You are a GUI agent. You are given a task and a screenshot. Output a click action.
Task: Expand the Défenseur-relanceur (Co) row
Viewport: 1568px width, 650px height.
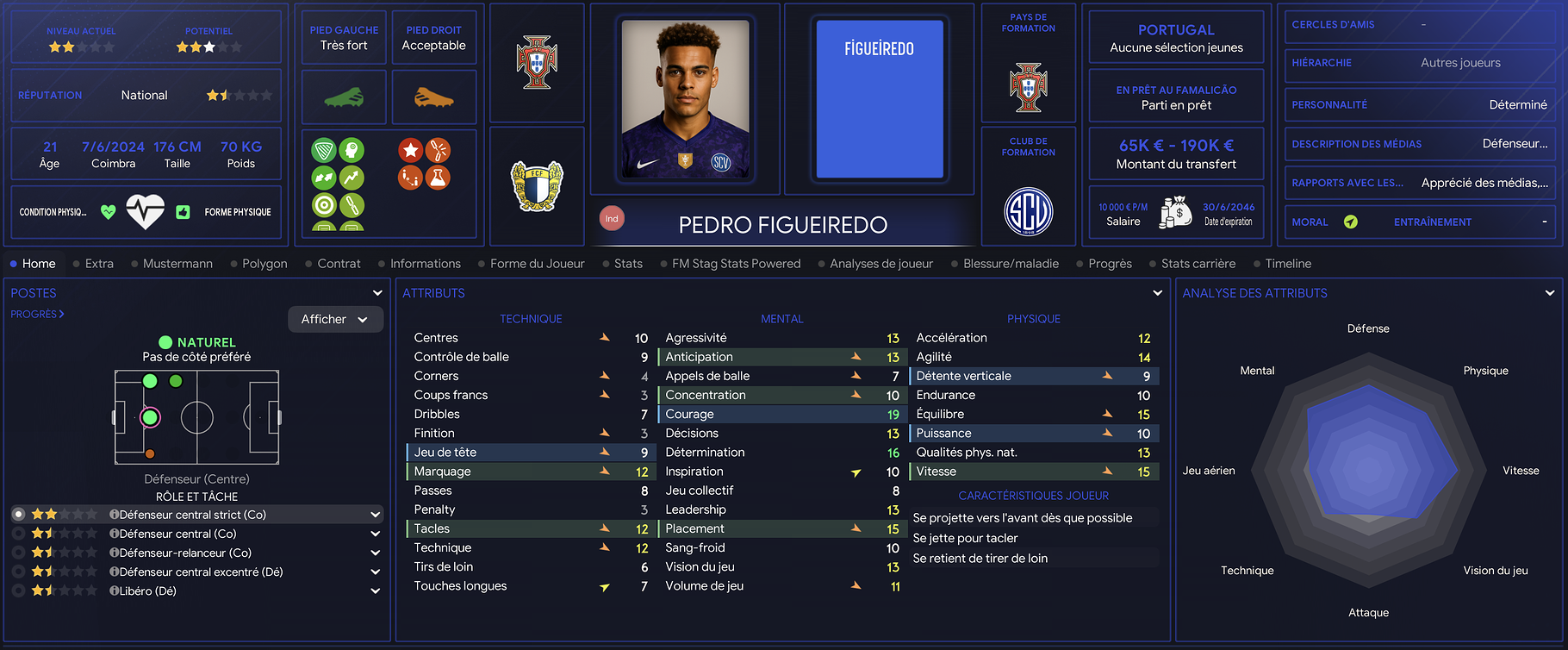[x=375, y=553]
